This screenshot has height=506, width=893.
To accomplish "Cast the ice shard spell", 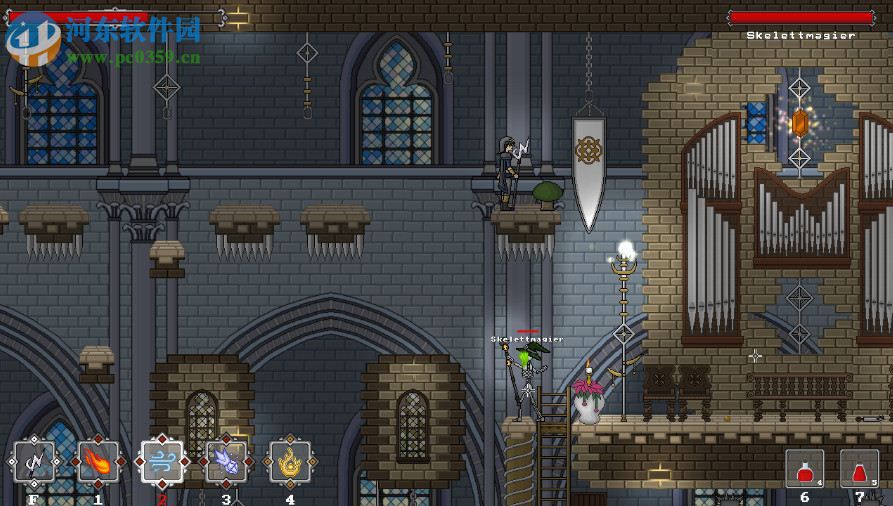I will click(226, 463).
